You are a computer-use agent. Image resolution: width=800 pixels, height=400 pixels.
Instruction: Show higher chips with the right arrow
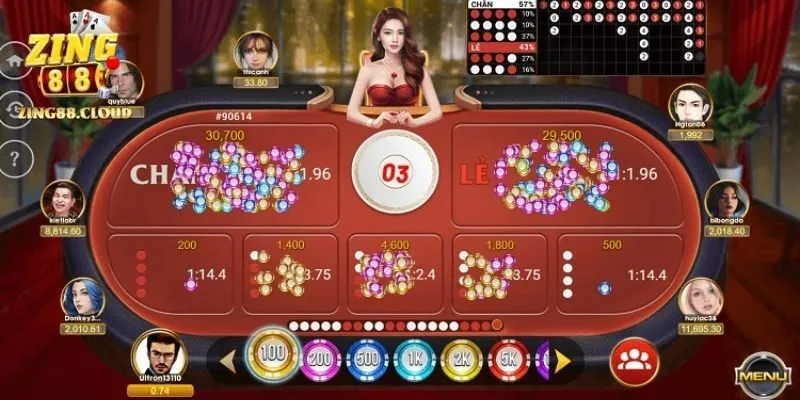(x=563, y=360)
